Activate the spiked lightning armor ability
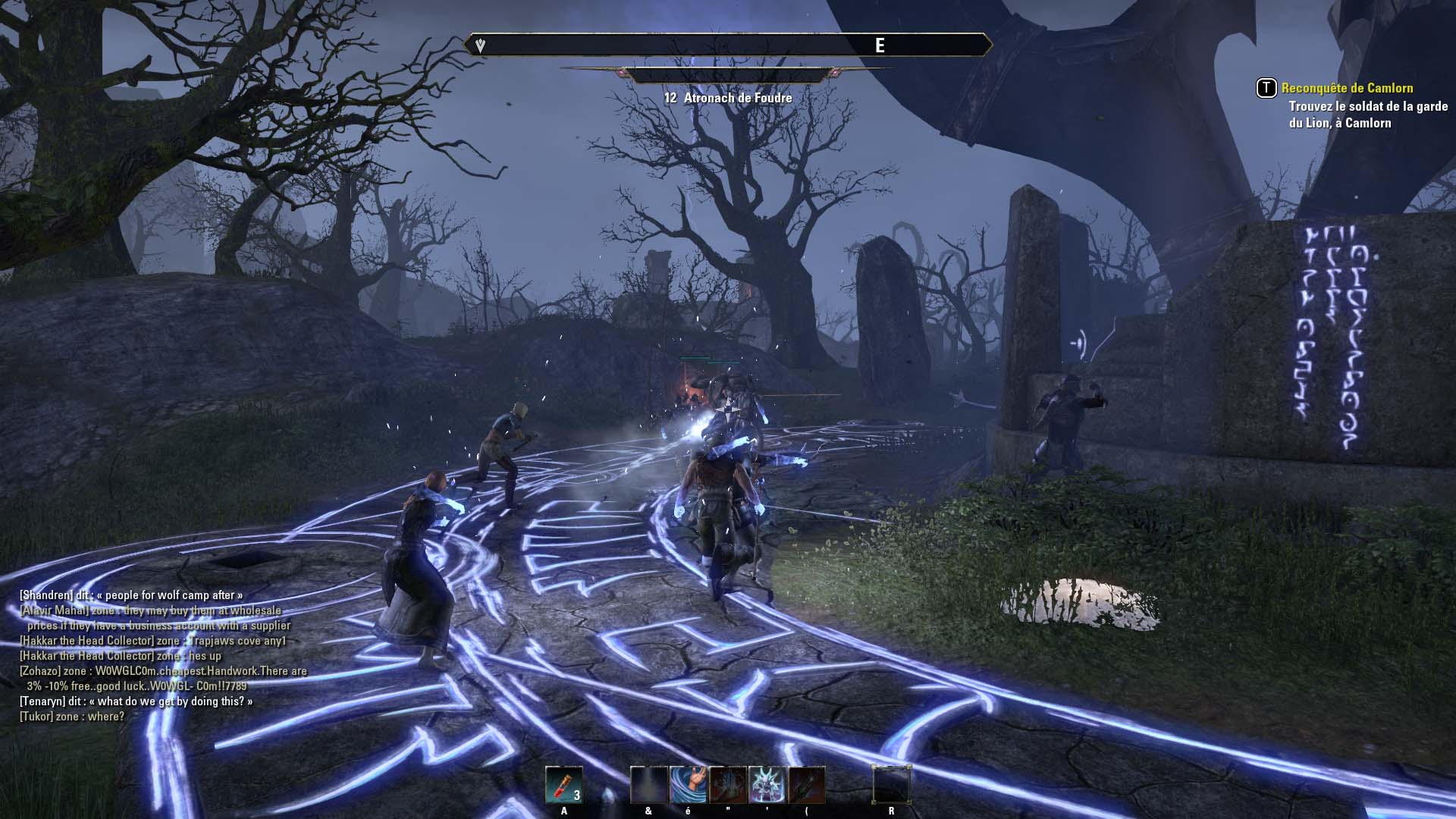Image resolution: width=1456 pixels, height=819 pixels. tap(767, 785)
